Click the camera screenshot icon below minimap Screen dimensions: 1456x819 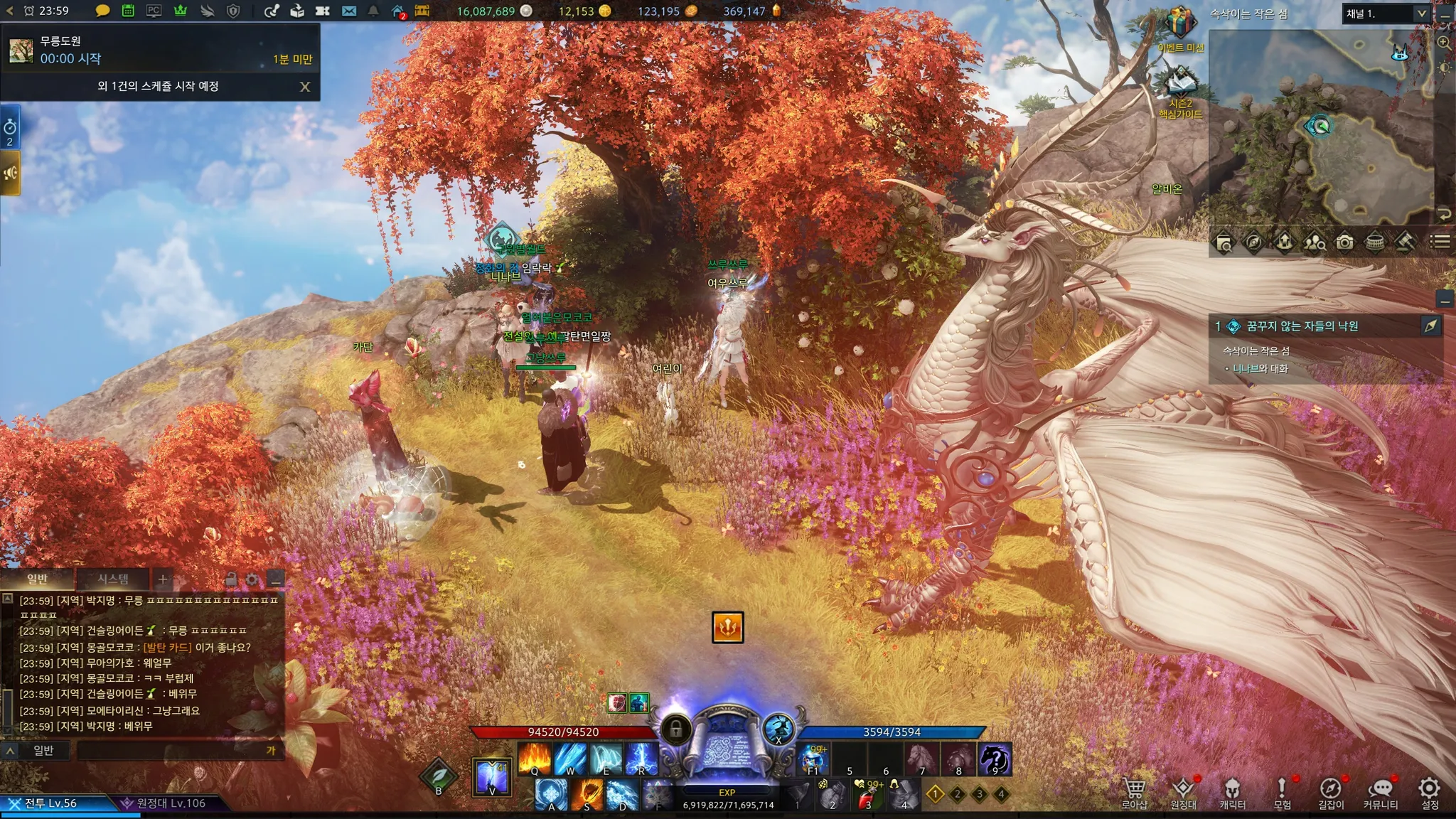[1344, 243]
